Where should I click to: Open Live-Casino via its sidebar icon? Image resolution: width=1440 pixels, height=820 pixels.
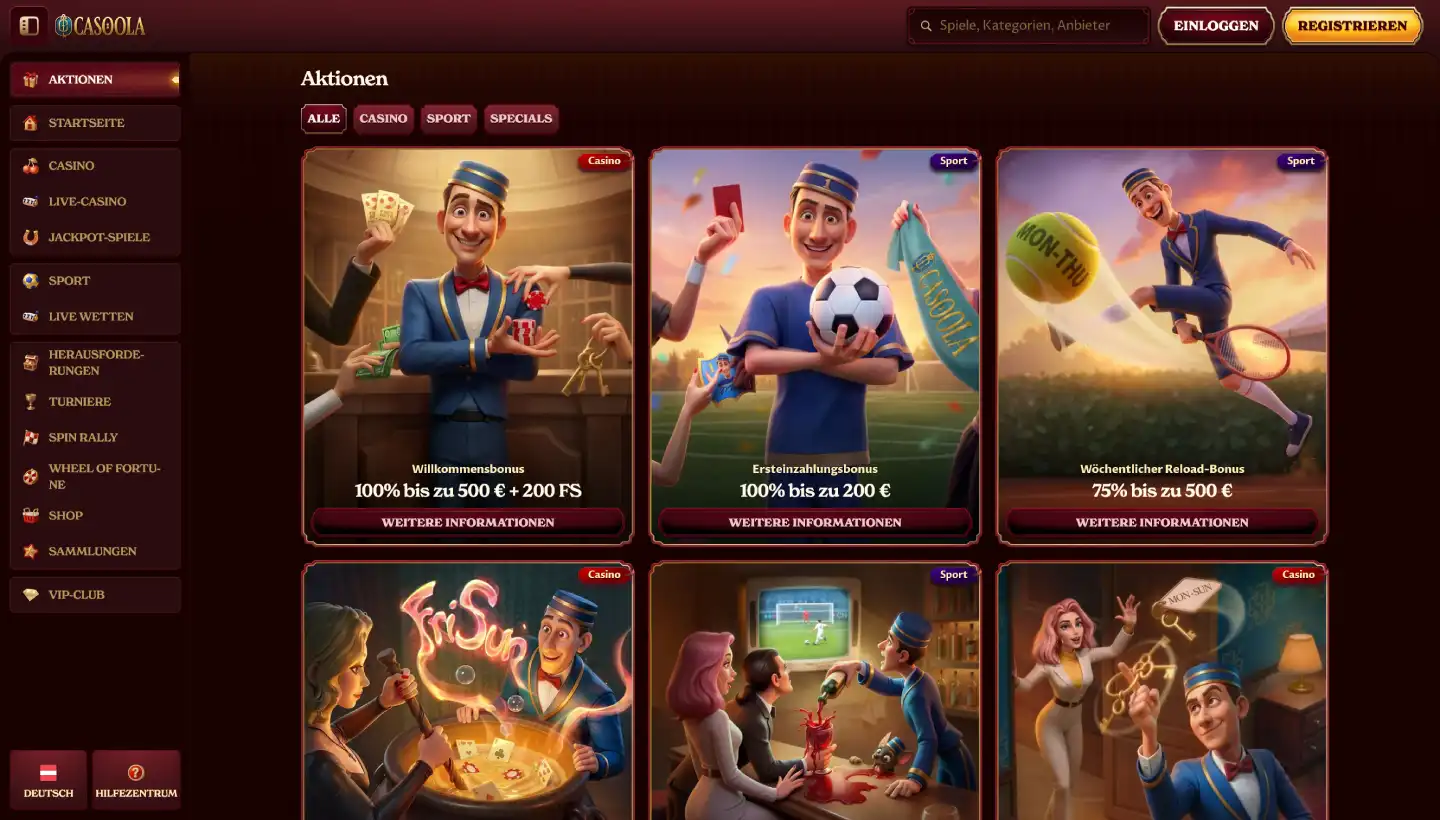point(32,201)
